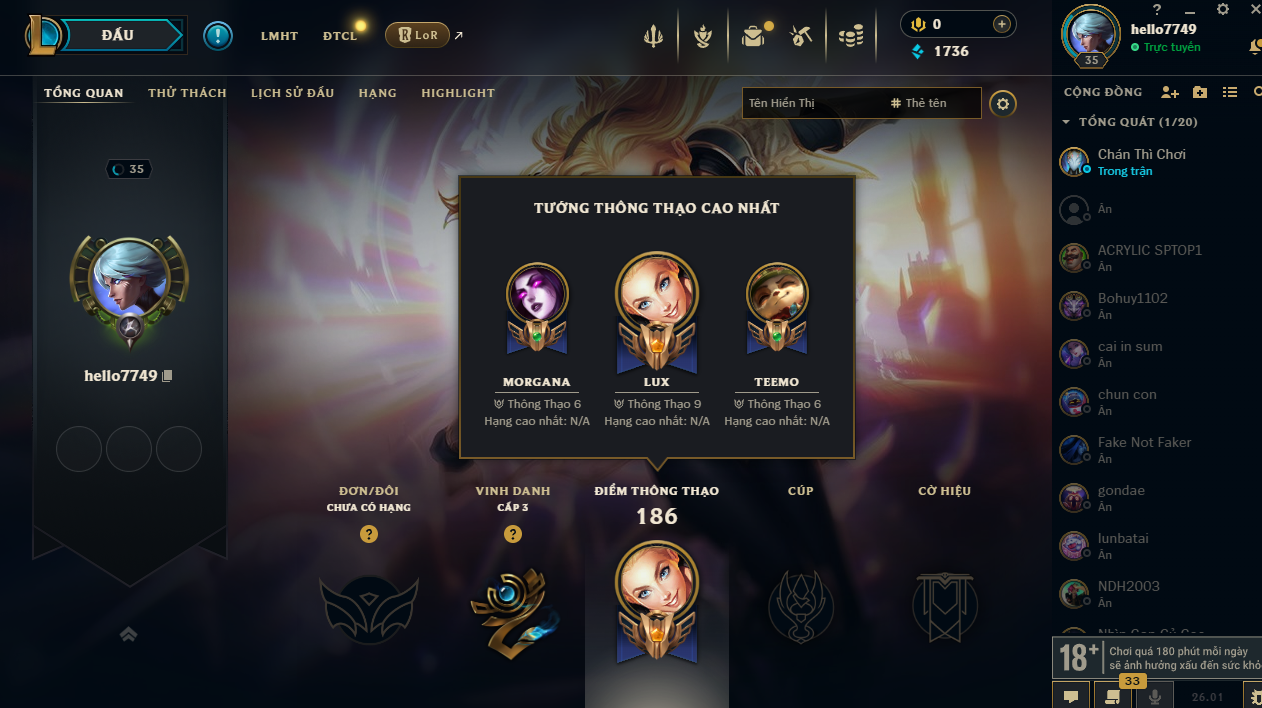Open the LMHT game section

click(279, 36)
